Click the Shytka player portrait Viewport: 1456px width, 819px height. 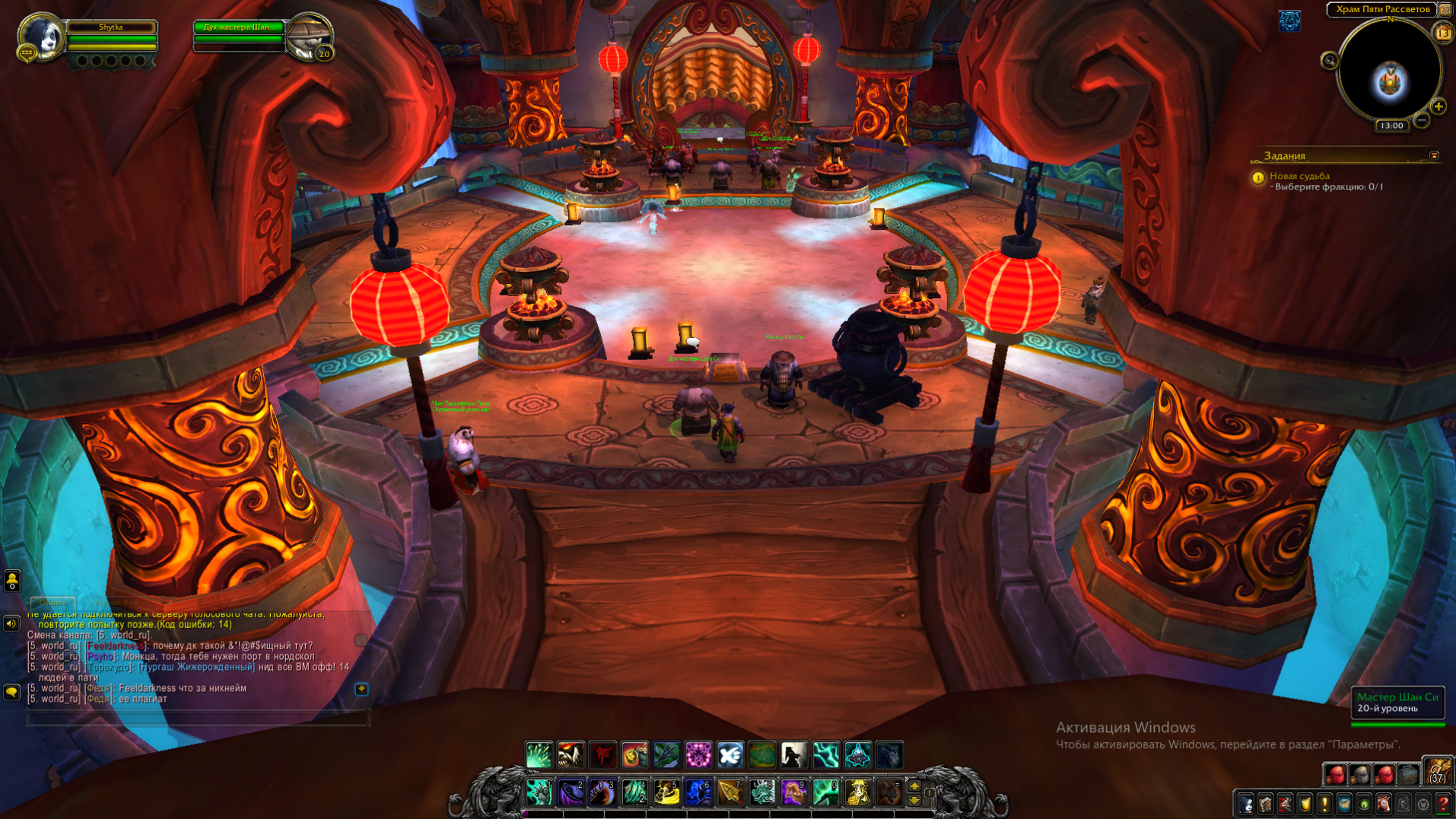[40, 37]
